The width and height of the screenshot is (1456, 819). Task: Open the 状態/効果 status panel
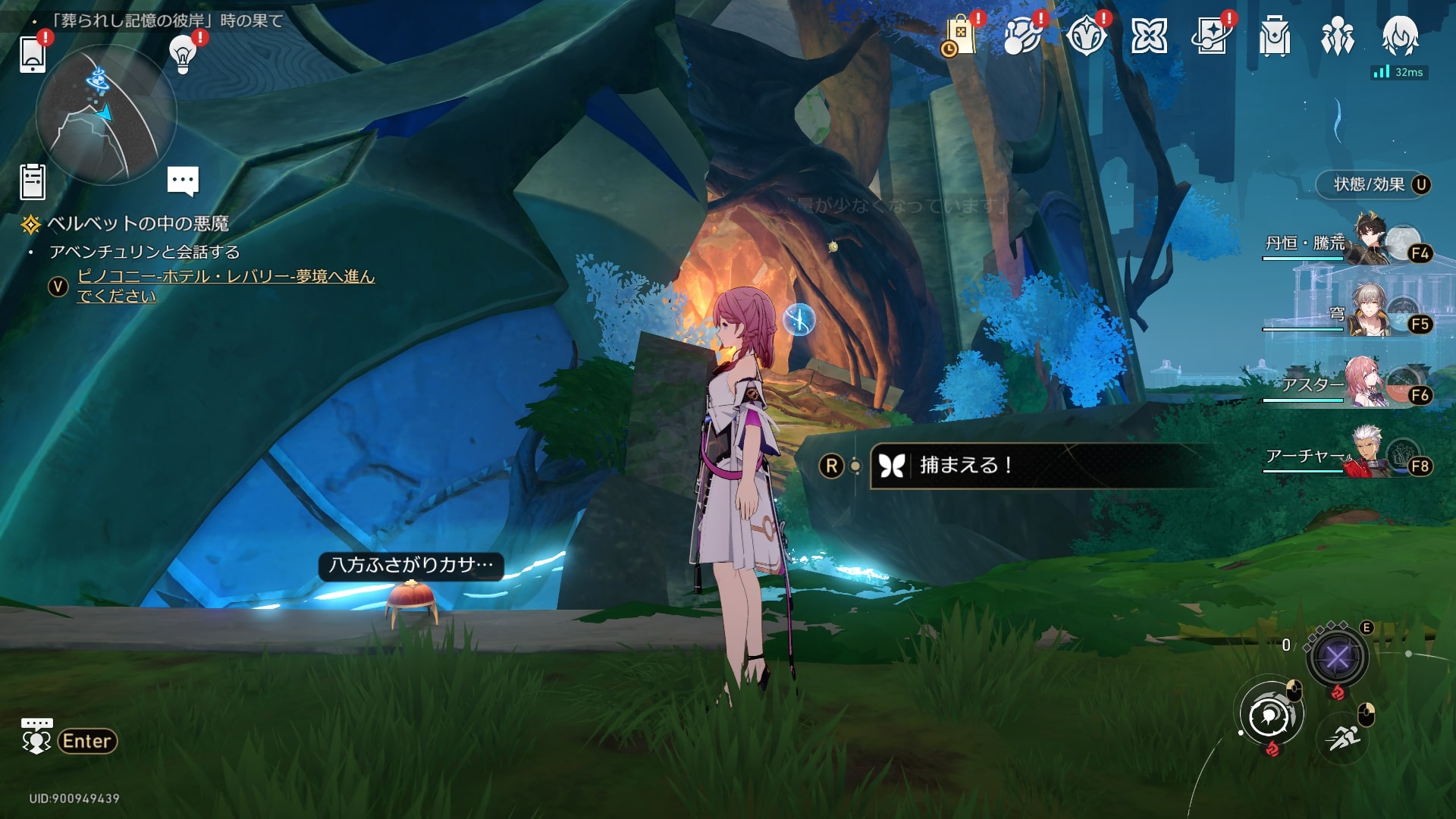coord(1371,184)
